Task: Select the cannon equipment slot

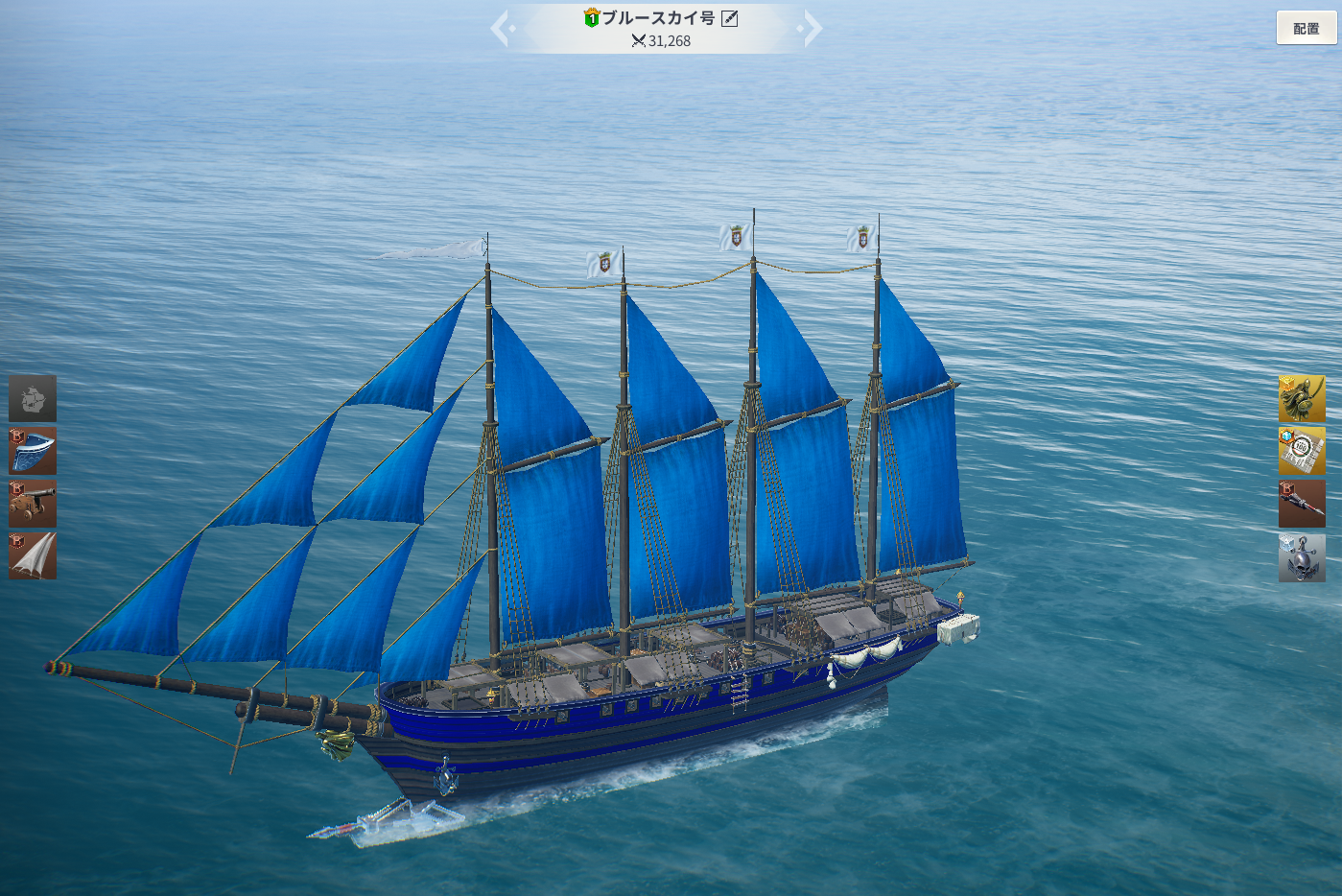Action: (33, 504)
